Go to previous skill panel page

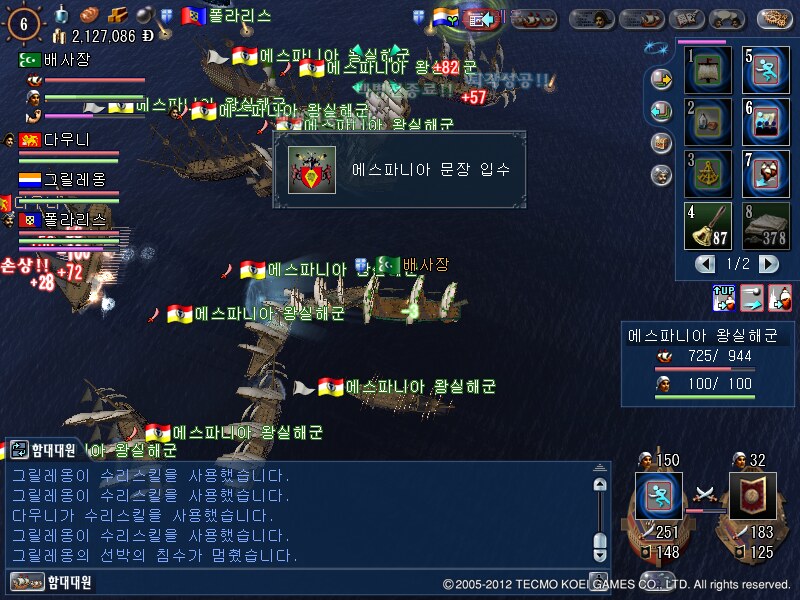(x=706, y=264)
